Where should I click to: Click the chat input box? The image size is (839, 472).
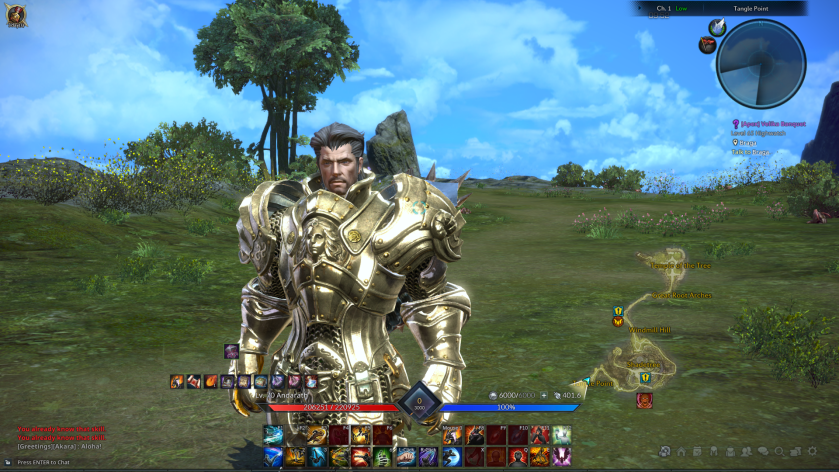(x=60, y=462)
